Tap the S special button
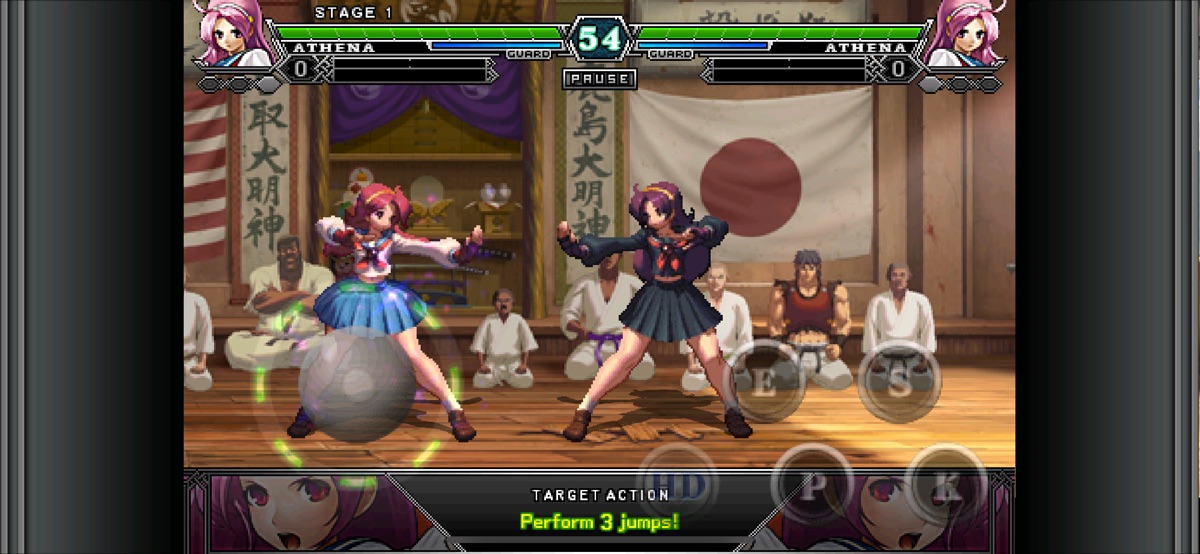This screenshot has height=554, width=1200. (899, 383)
